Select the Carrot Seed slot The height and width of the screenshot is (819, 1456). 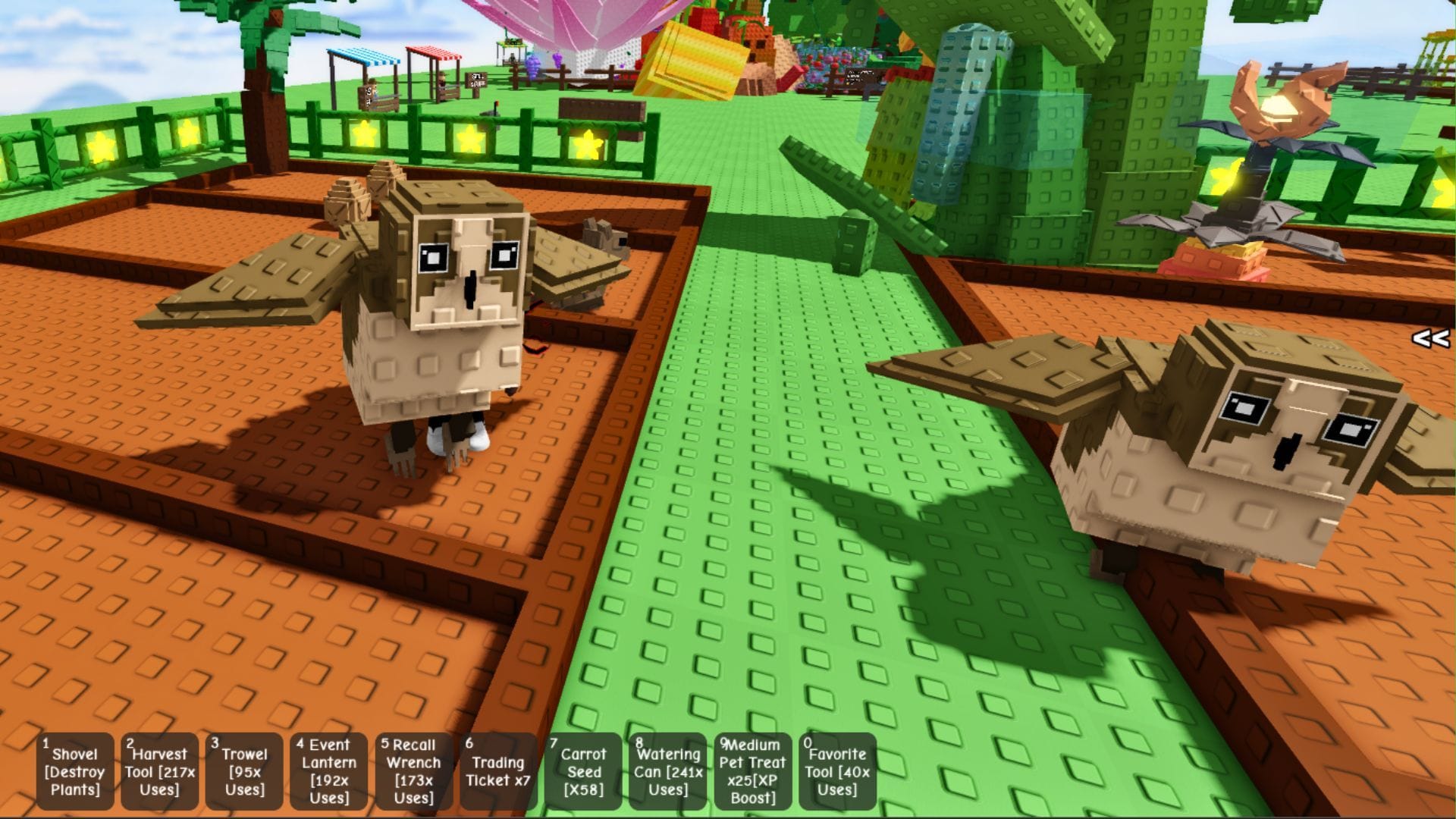click(x=583, y=771)
